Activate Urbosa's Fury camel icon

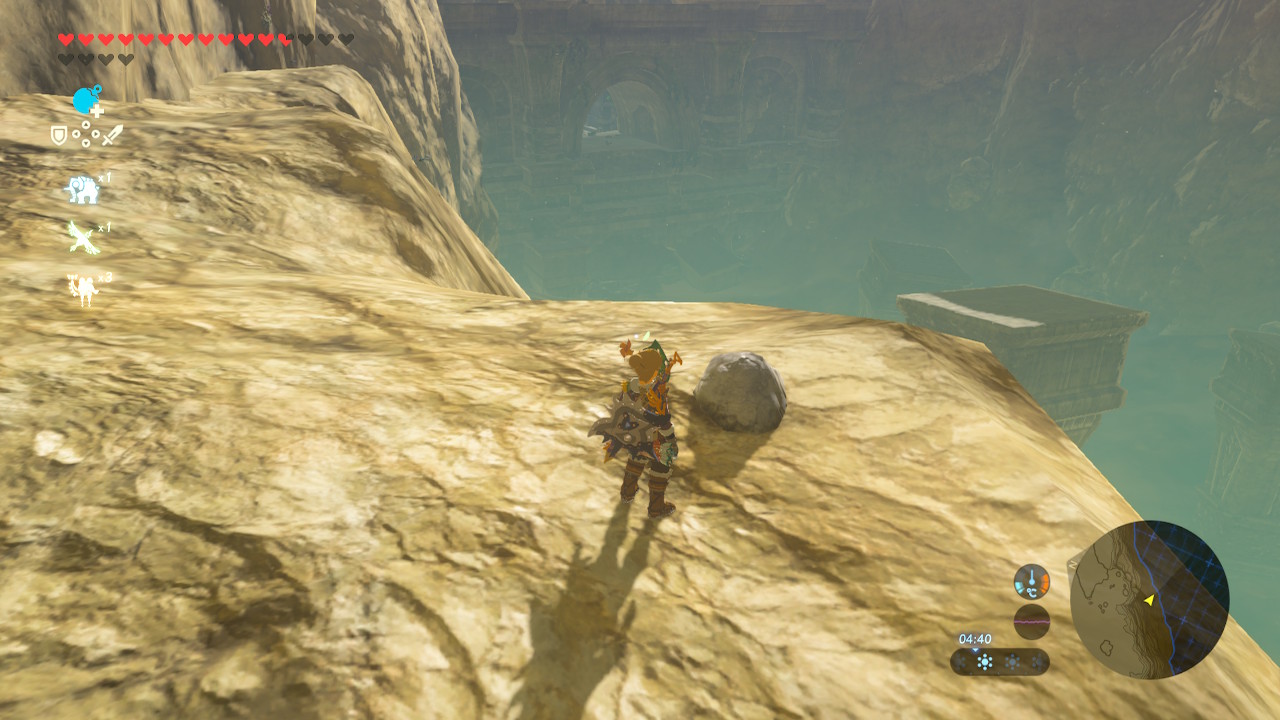tap(82, 289)
